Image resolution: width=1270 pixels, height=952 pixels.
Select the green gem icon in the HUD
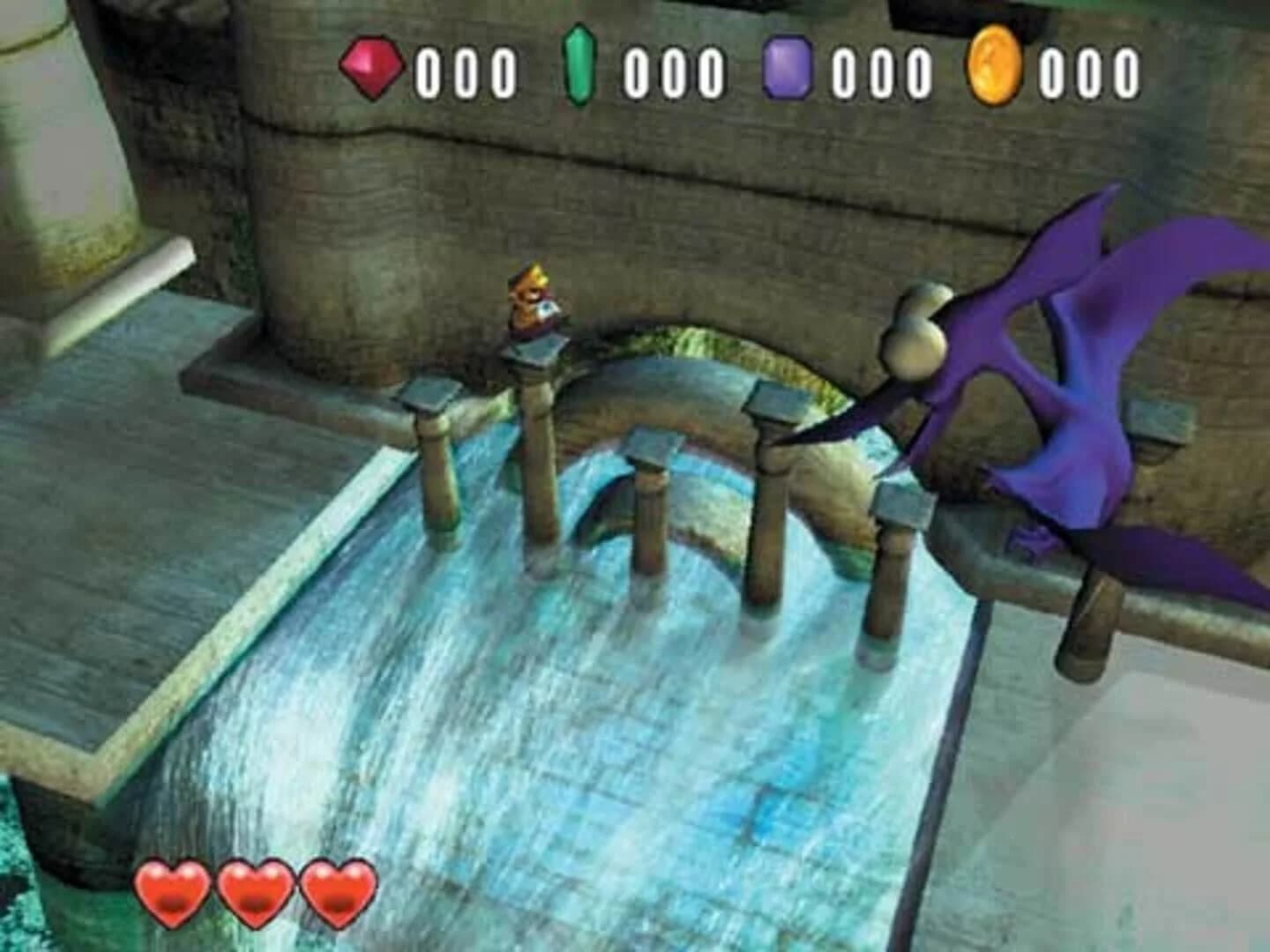(x=579, y=64)
